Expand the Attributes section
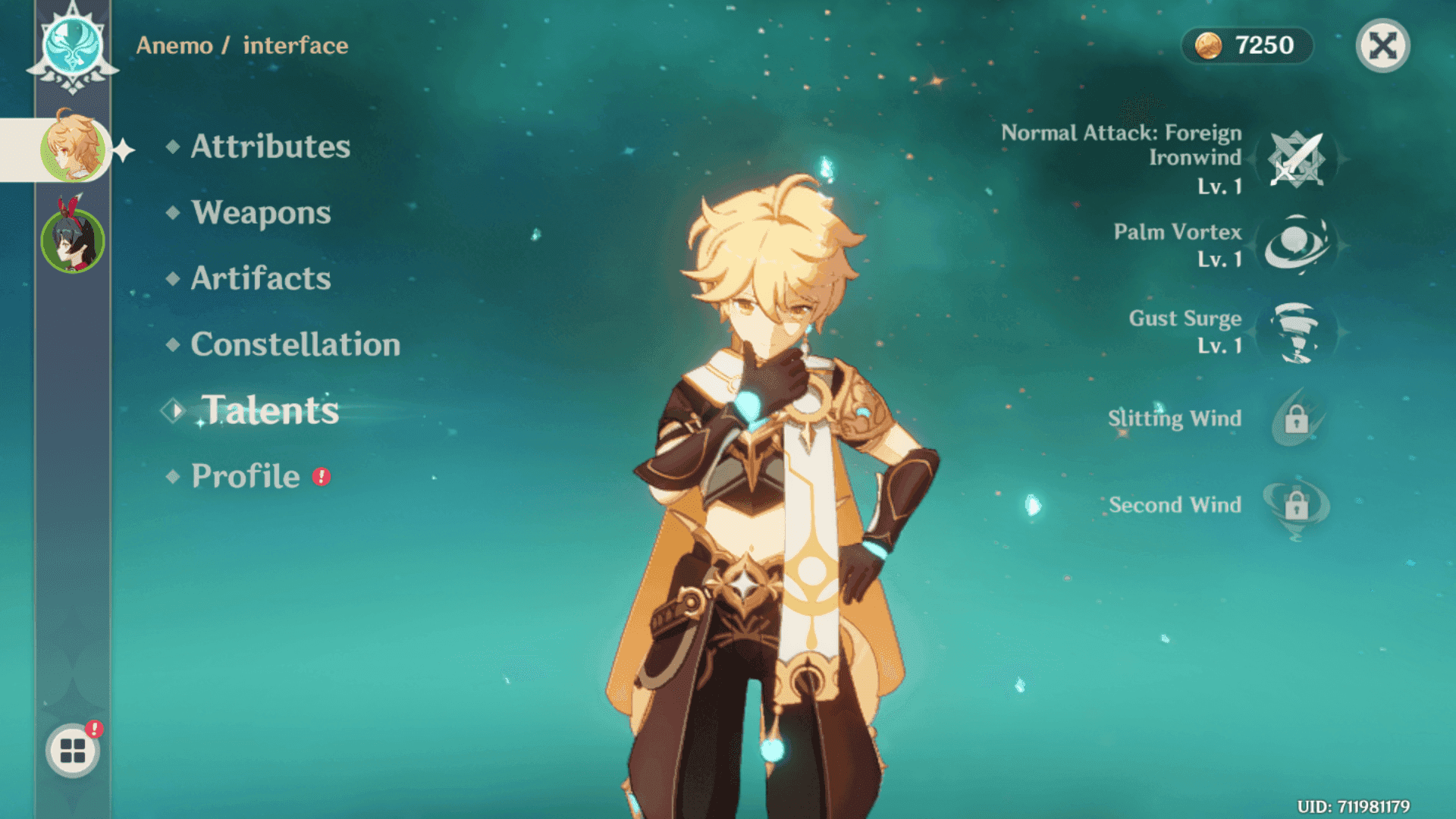The image size is (1456, 819). (x=269, y=147)
